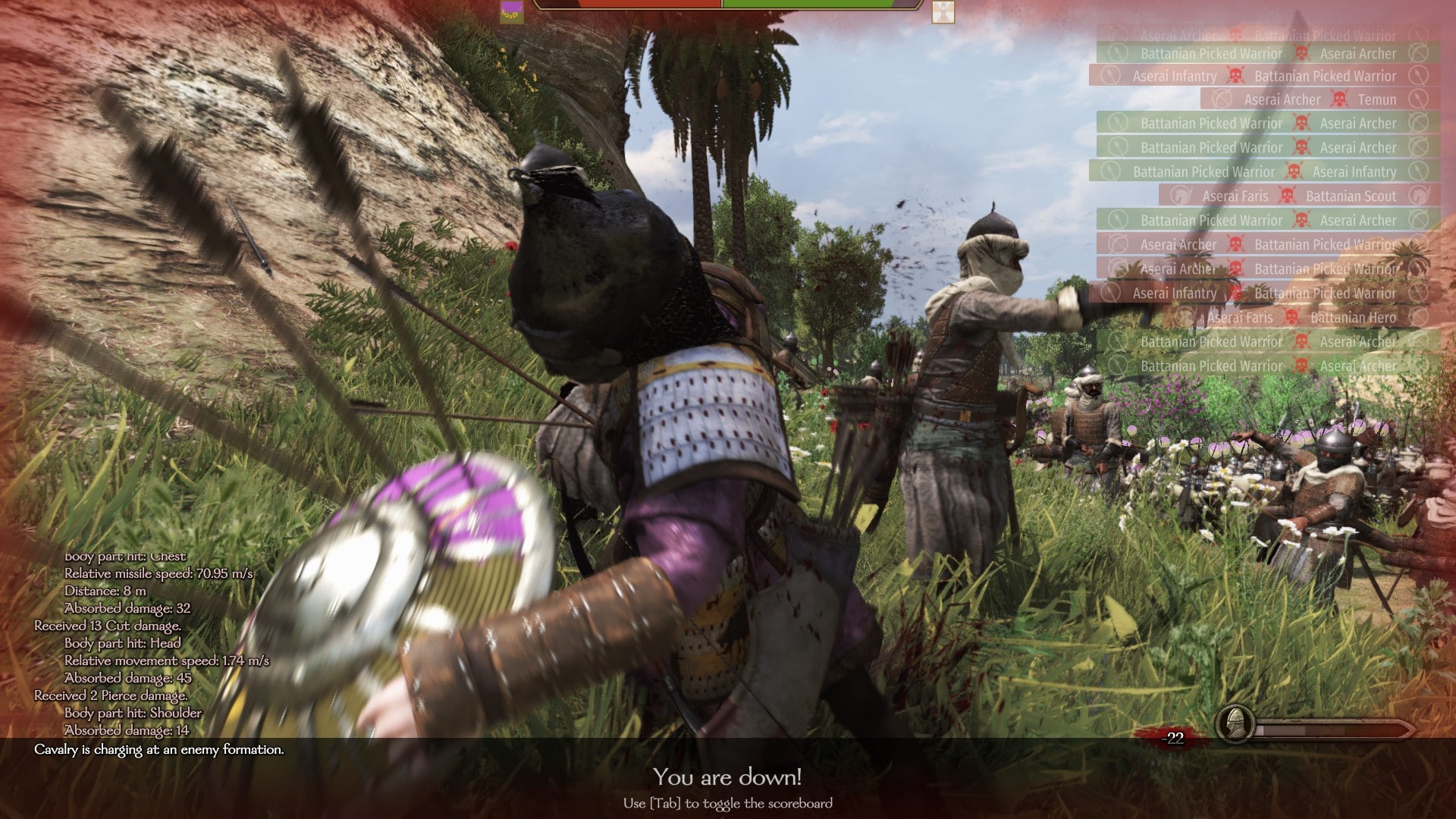1456x819 pixels.
Task: Click the Battanian Hero kill feed row
Action: [x=1298, y=318]
